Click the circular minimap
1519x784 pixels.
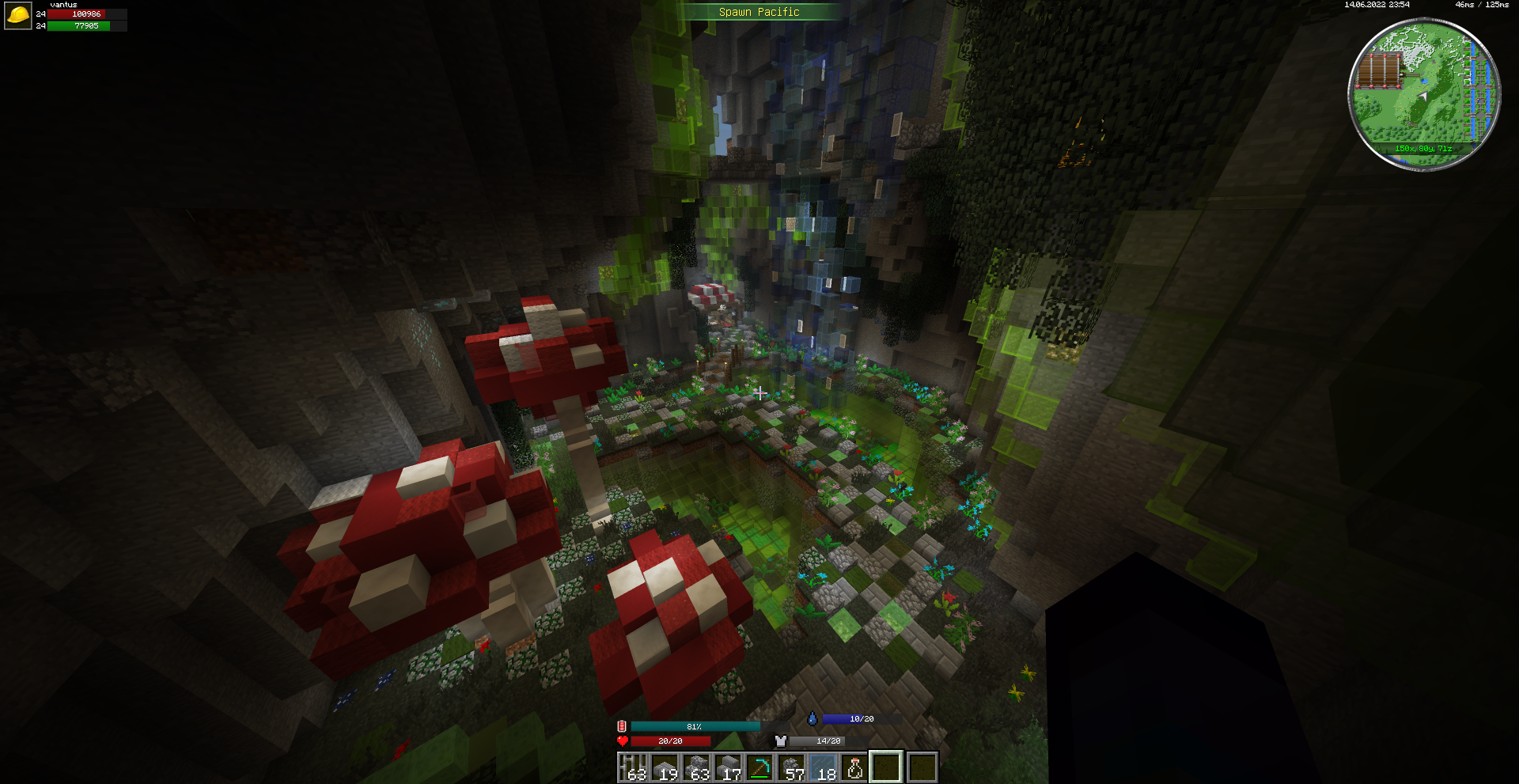[1424, 93]
